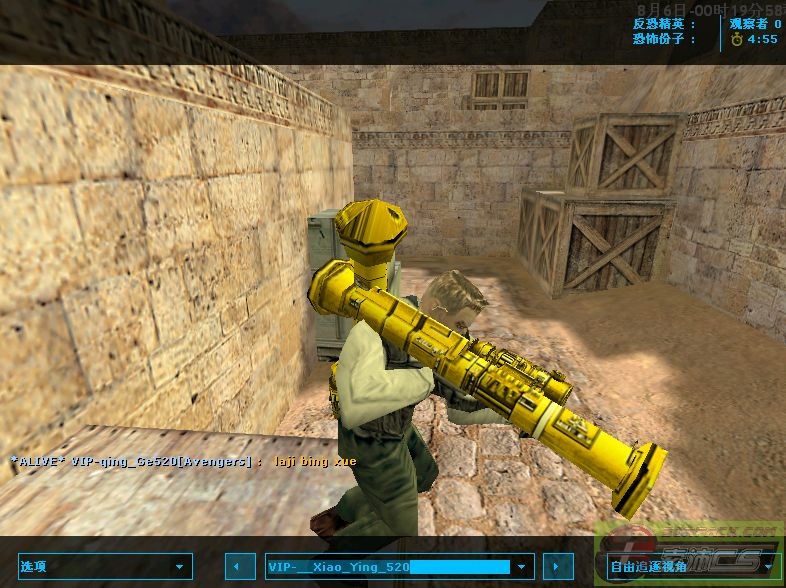Screen dimensions: 786x588
Task: Switch to the next spectated player
Action: coord(557,566)
